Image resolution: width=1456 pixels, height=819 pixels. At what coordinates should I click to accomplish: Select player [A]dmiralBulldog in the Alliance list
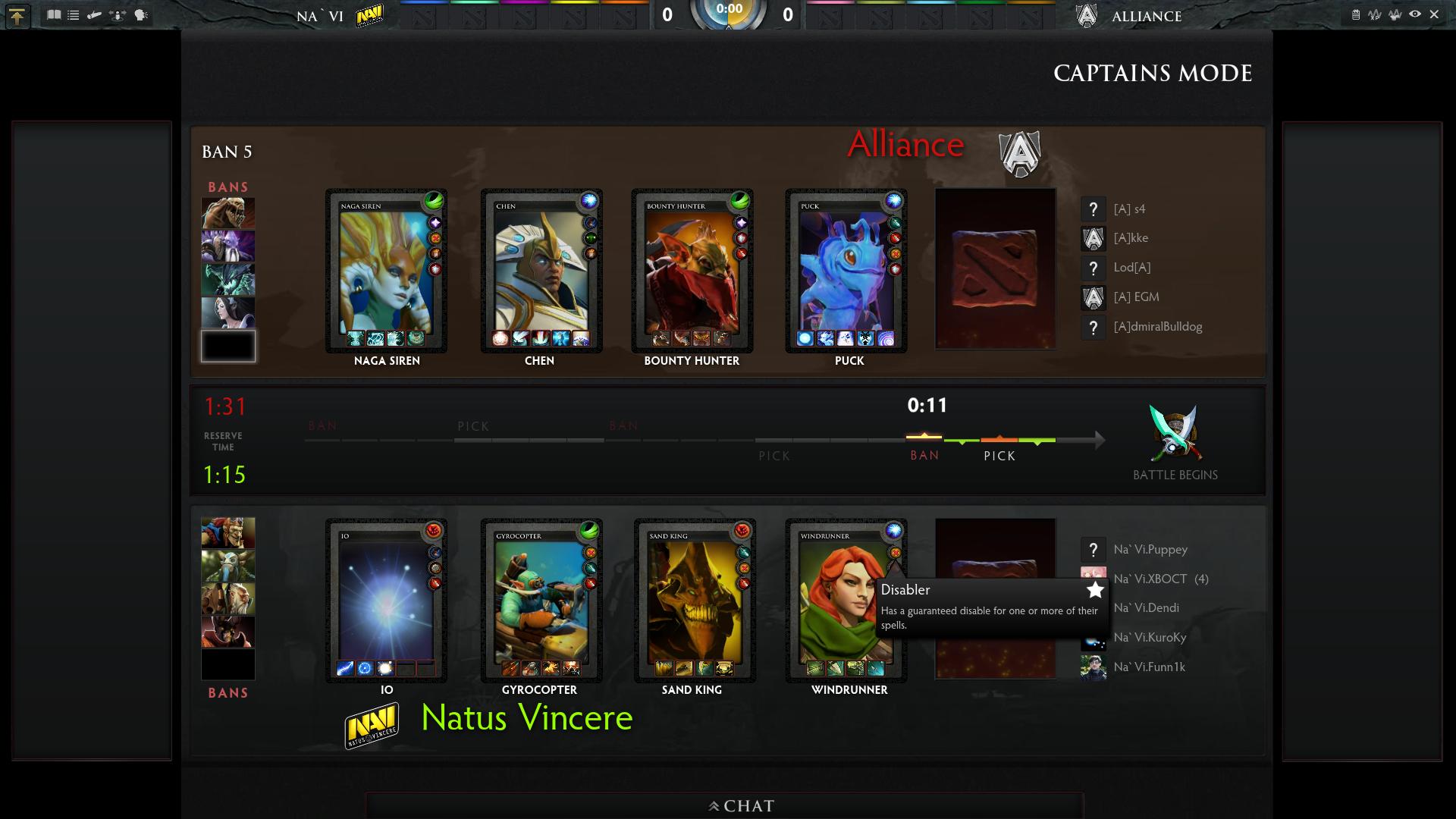(x=1157, y=327)
